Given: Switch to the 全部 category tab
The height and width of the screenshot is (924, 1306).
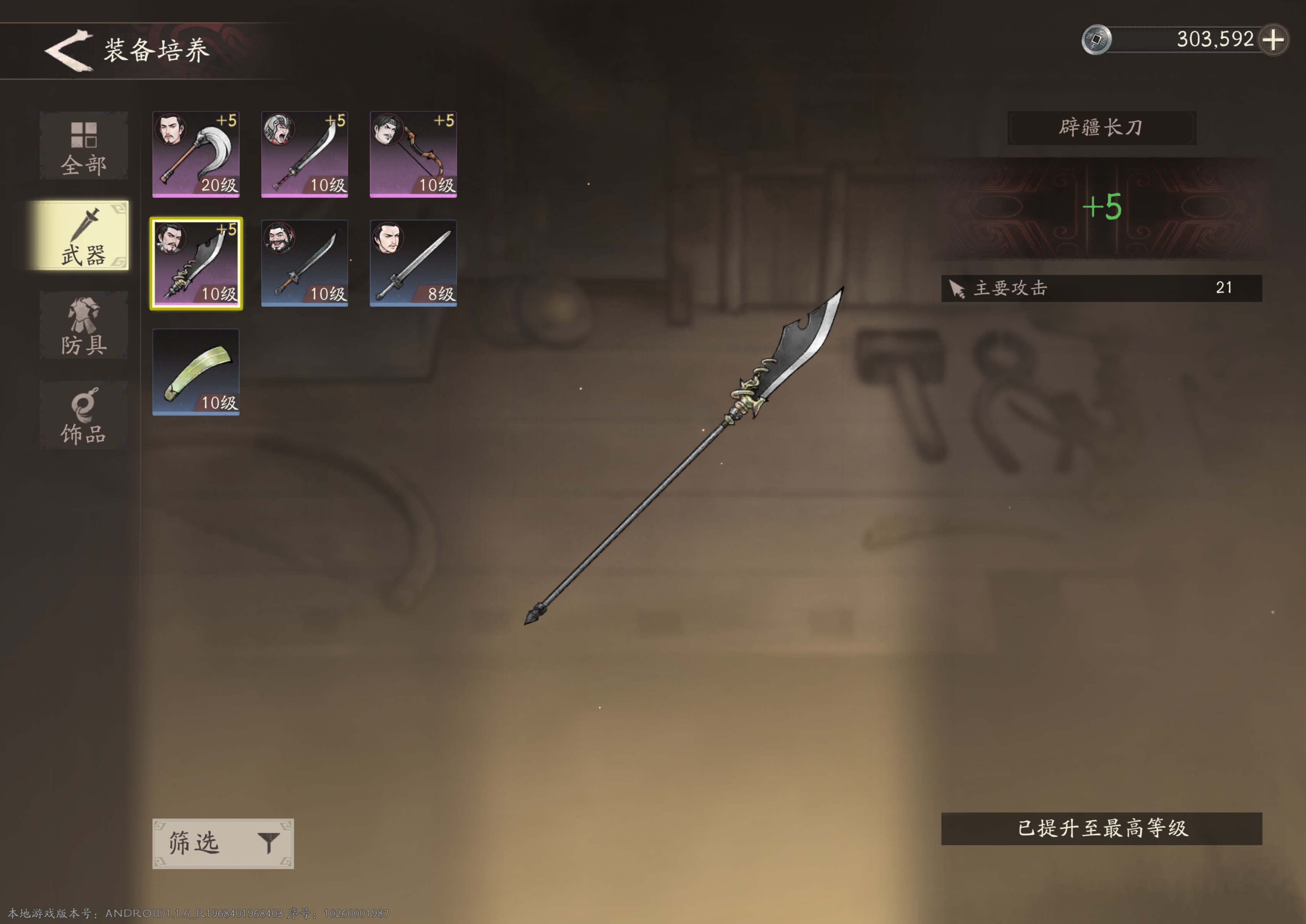Looking at the screenshot, I should click(84, 147).
